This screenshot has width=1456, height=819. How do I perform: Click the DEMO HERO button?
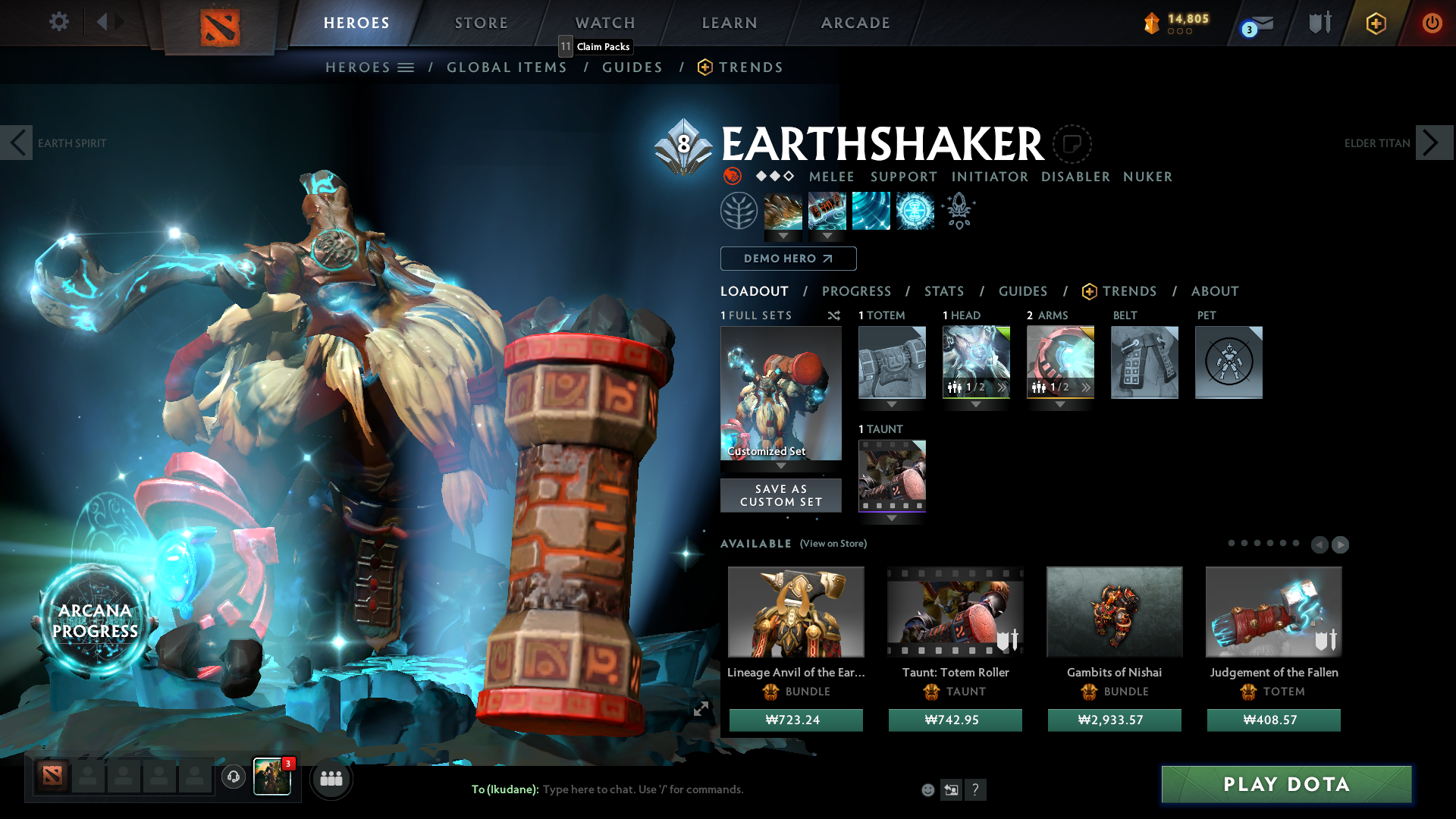coord(788,259)
